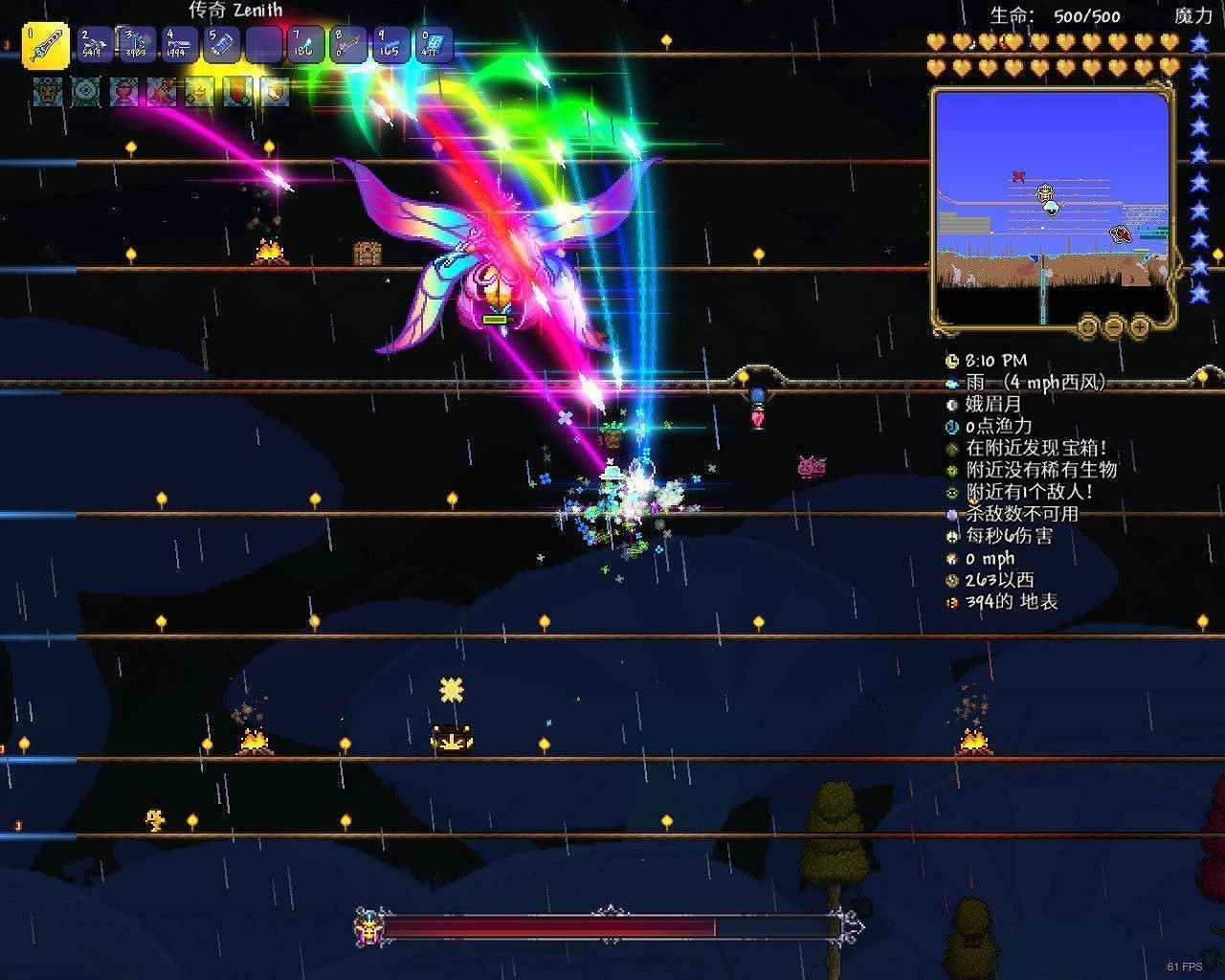Click the compass showing 263 west
This screenshot has width=1225, height=980.
point(950,580)
